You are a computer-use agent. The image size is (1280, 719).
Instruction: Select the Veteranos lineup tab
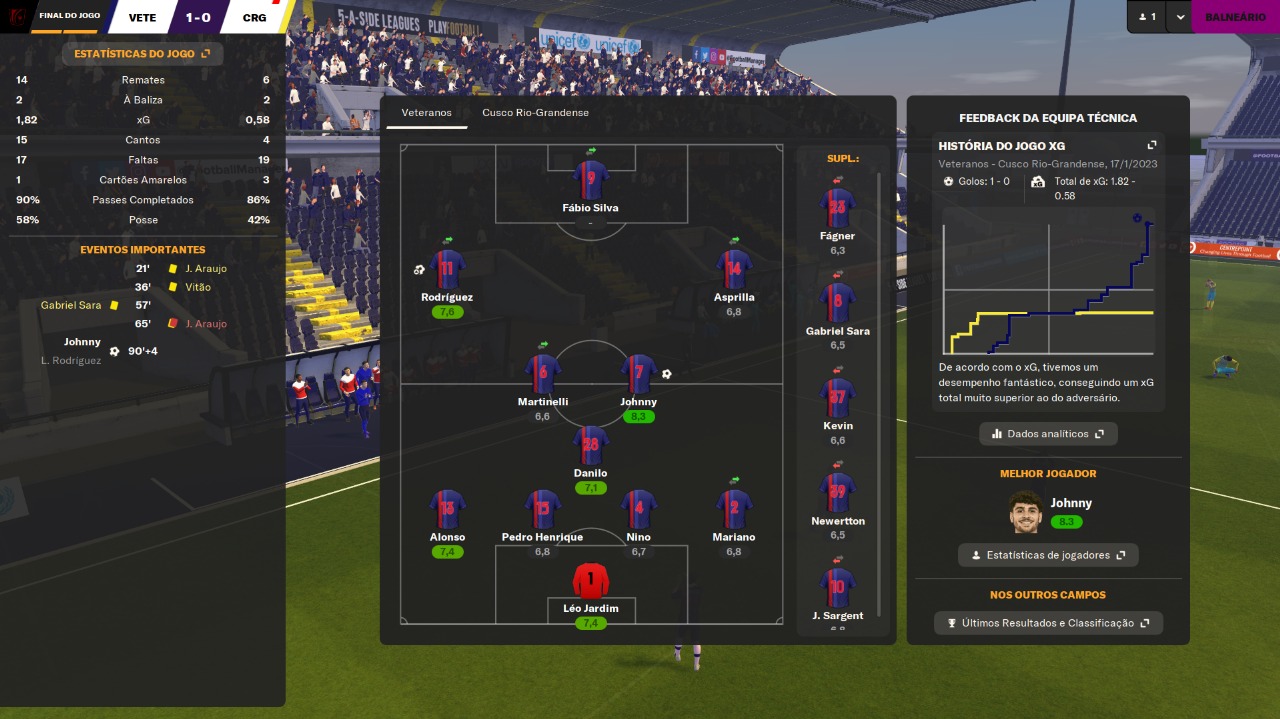pyautogui.click(x=427, y=113)
